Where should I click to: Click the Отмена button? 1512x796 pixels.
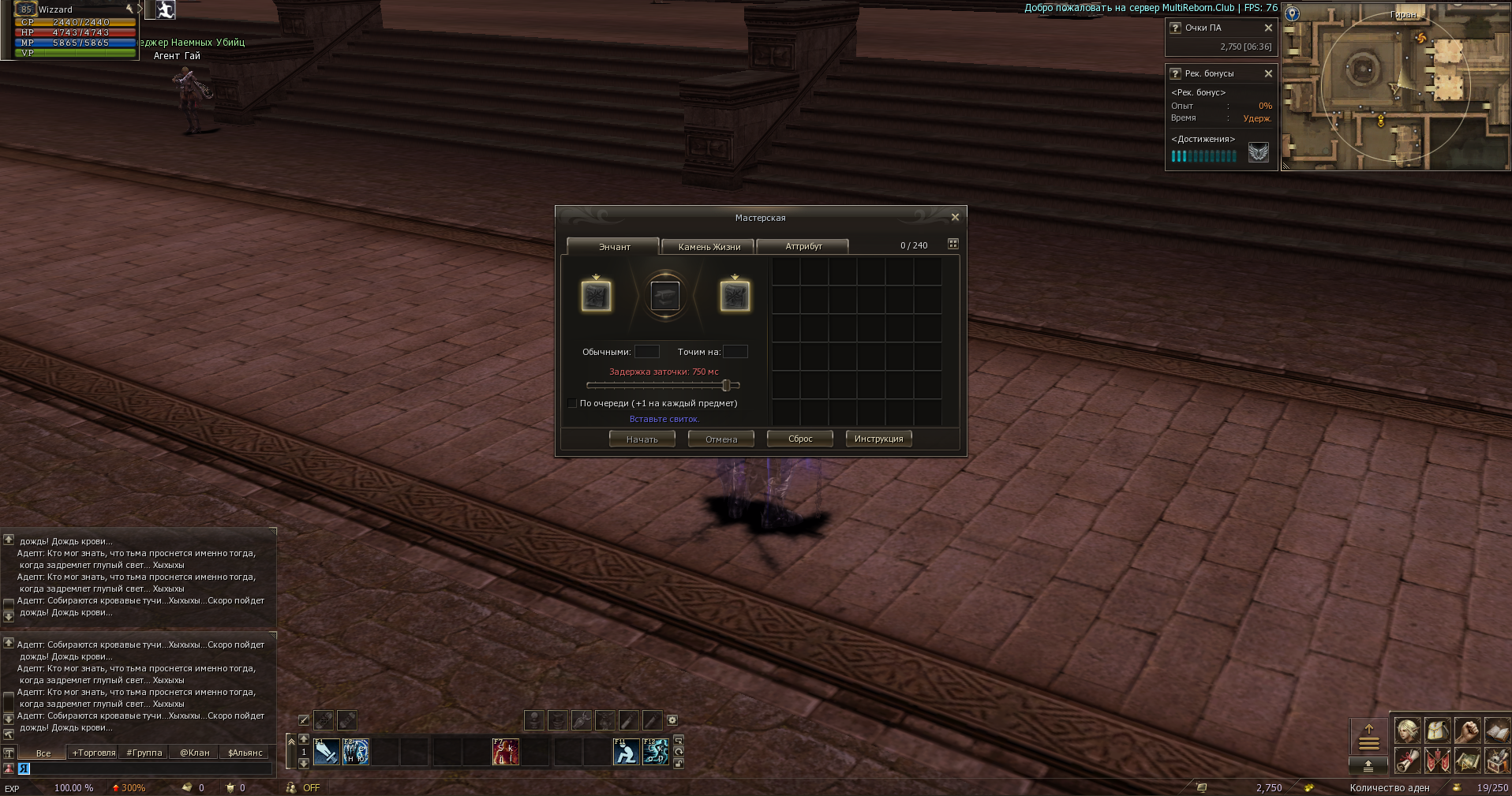[721, 439]
